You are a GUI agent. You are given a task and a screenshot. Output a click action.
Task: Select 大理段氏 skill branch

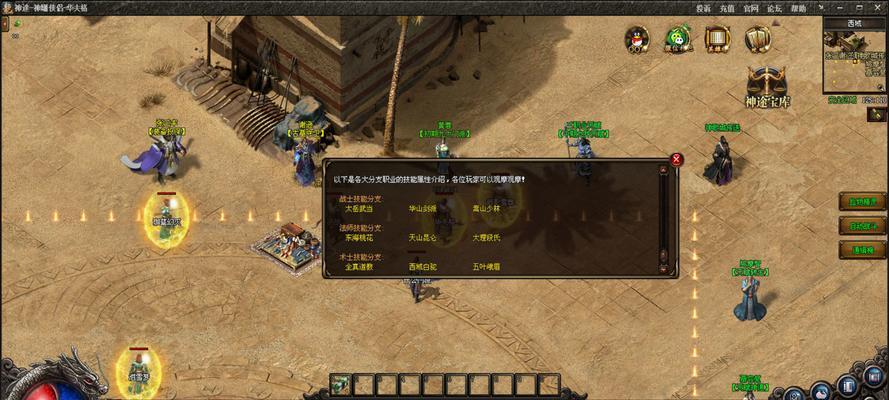[486, 238]
